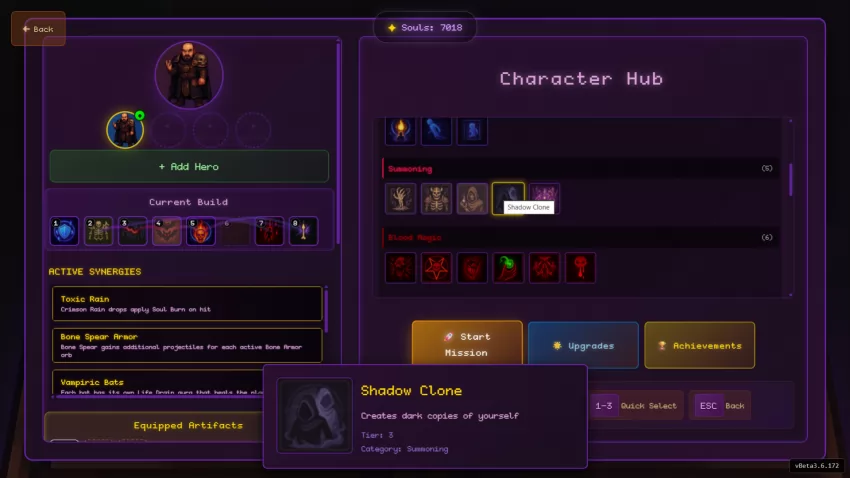Click the Add Hero button

click(x=189, y=166)
